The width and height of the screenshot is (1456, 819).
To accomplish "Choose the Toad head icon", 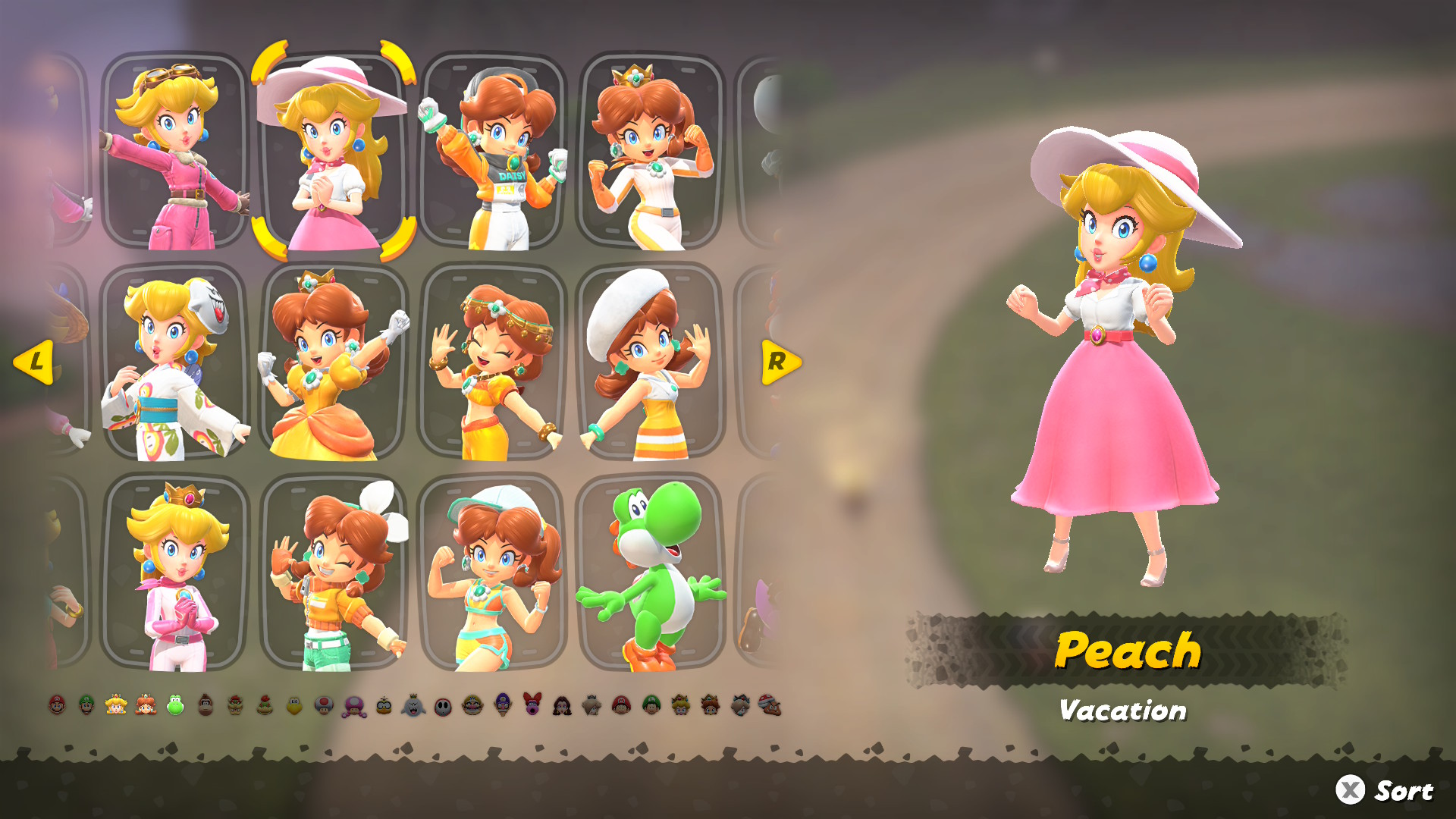I will [x=324, y=705].
